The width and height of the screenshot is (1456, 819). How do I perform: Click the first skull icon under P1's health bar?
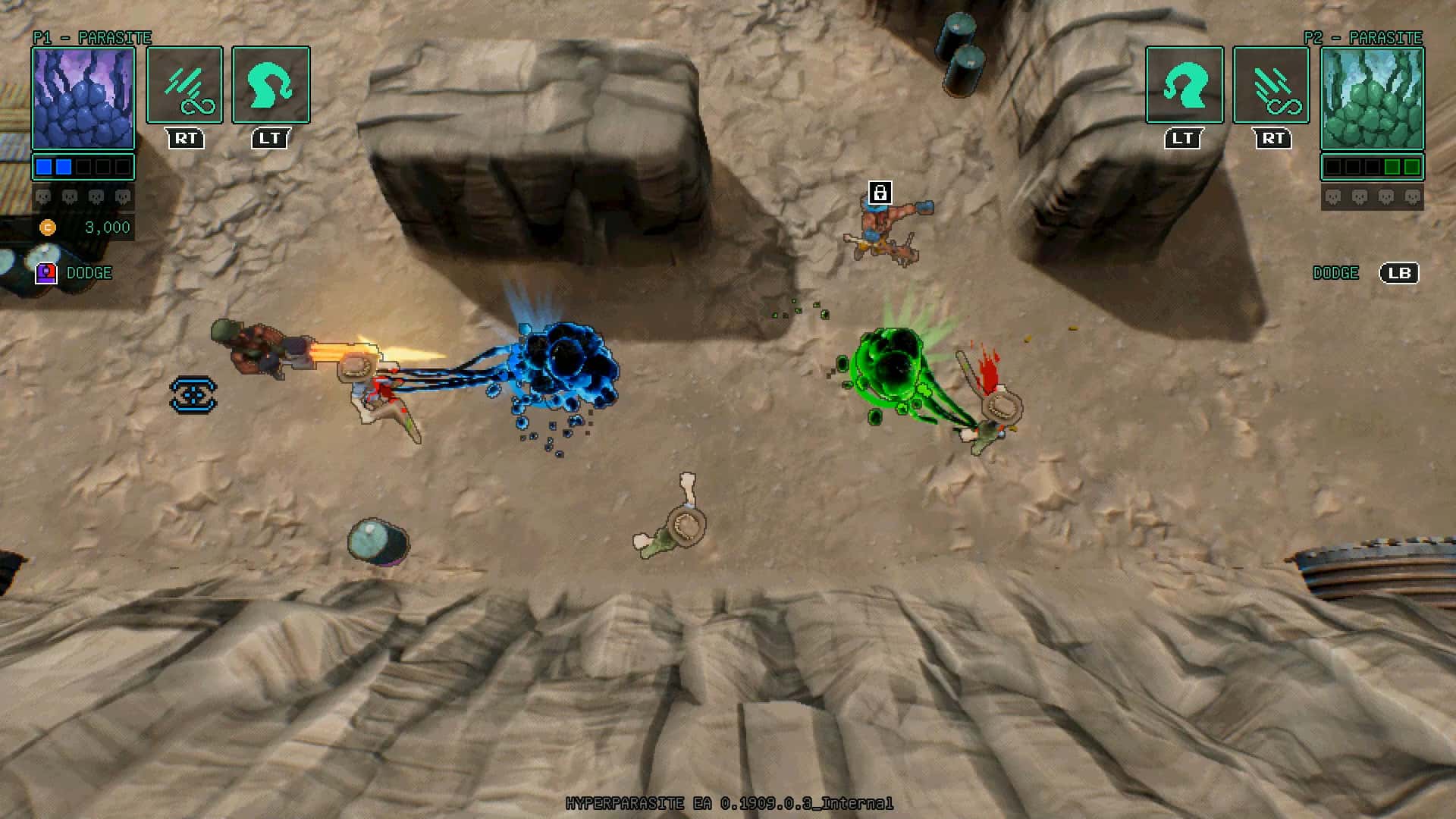tap(43, 196)
